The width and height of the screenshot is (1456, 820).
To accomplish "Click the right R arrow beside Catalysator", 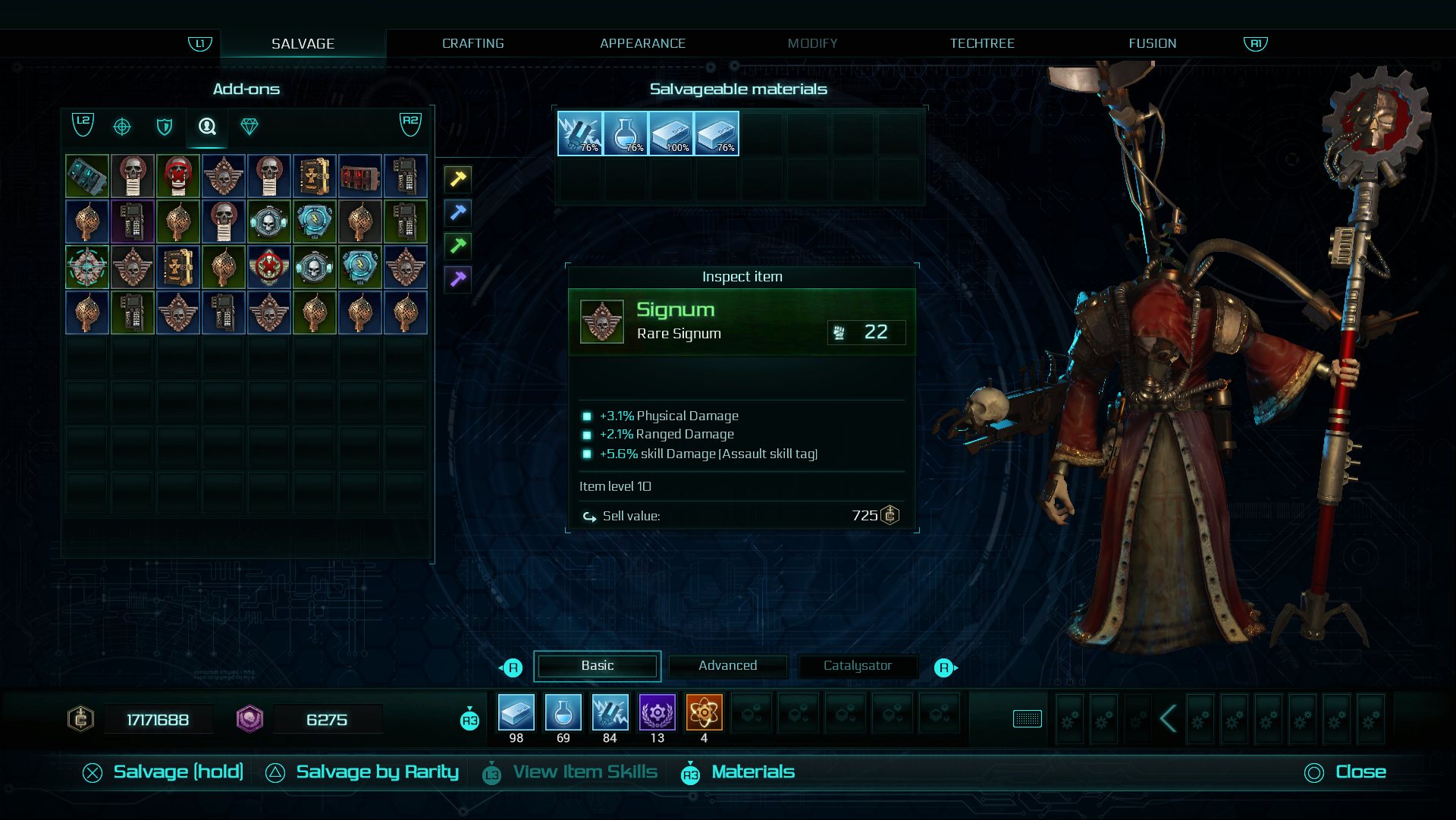I will coord(943,666).
